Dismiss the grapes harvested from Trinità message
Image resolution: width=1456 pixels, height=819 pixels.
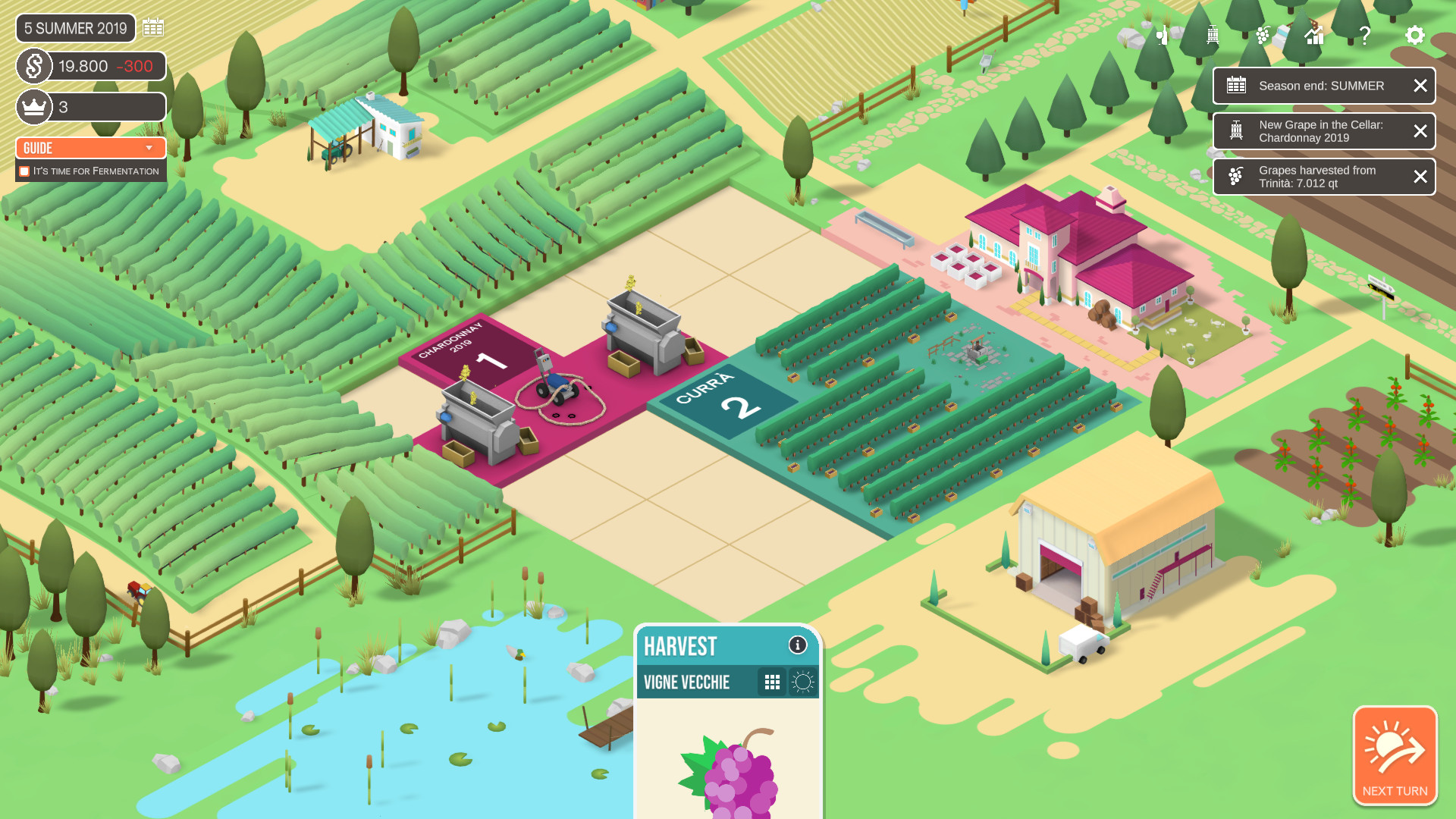pos(1420,176)
